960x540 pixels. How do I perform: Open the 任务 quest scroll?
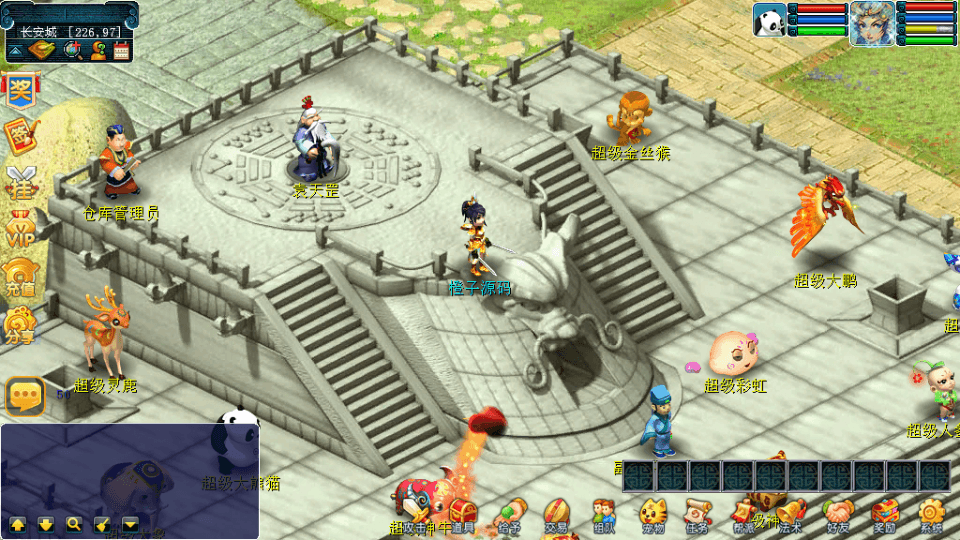pos(697,514)
